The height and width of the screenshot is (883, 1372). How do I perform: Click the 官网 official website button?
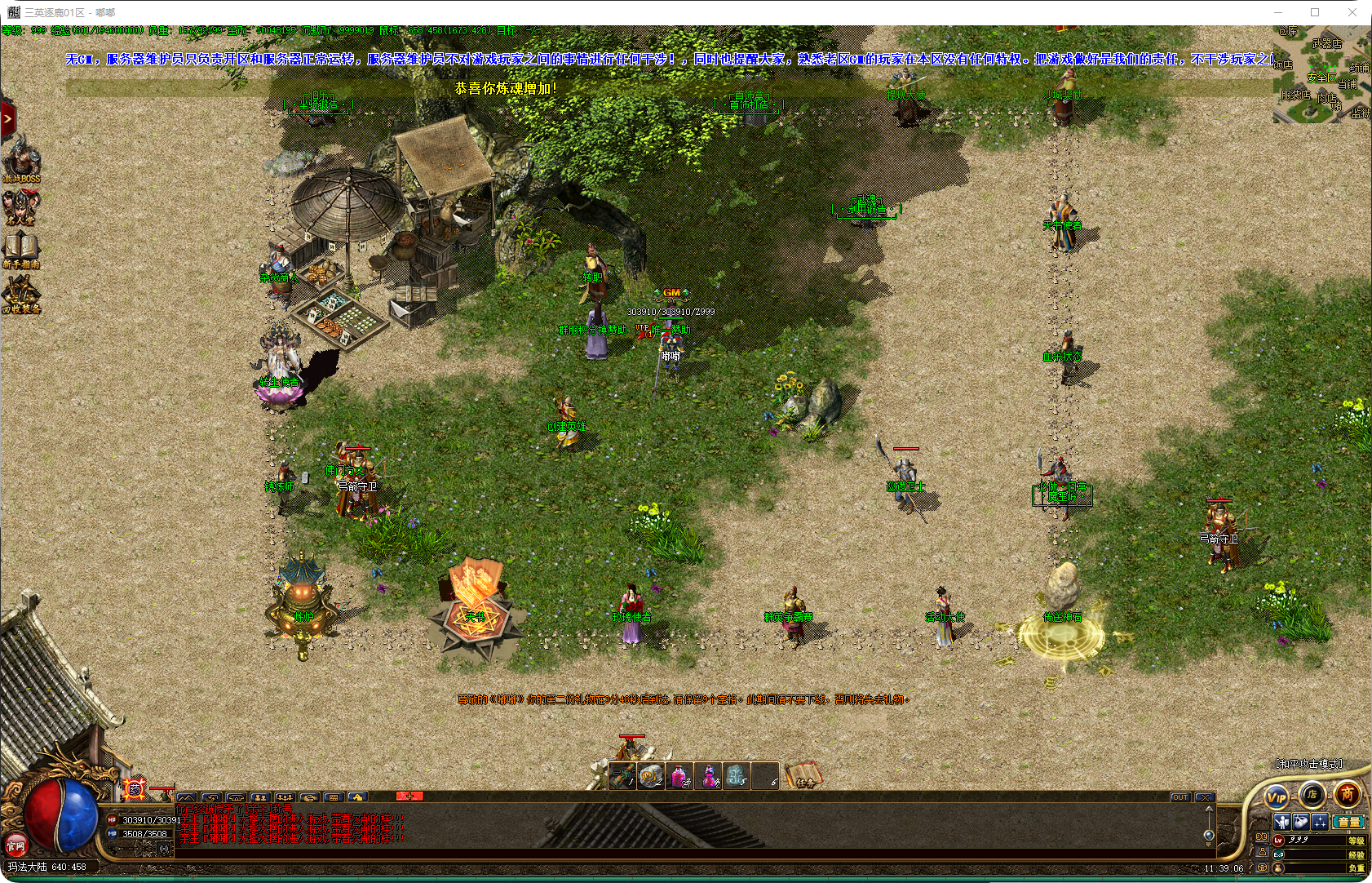(15, 846)
